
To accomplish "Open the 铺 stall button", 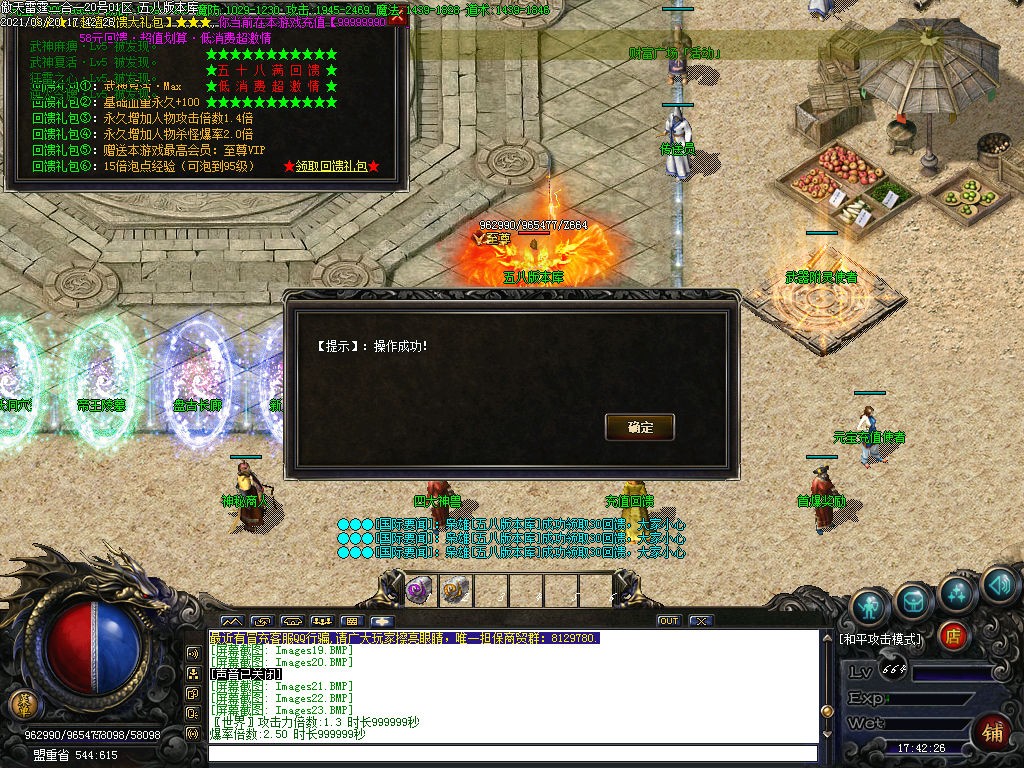I will click(x=991, y=730).
